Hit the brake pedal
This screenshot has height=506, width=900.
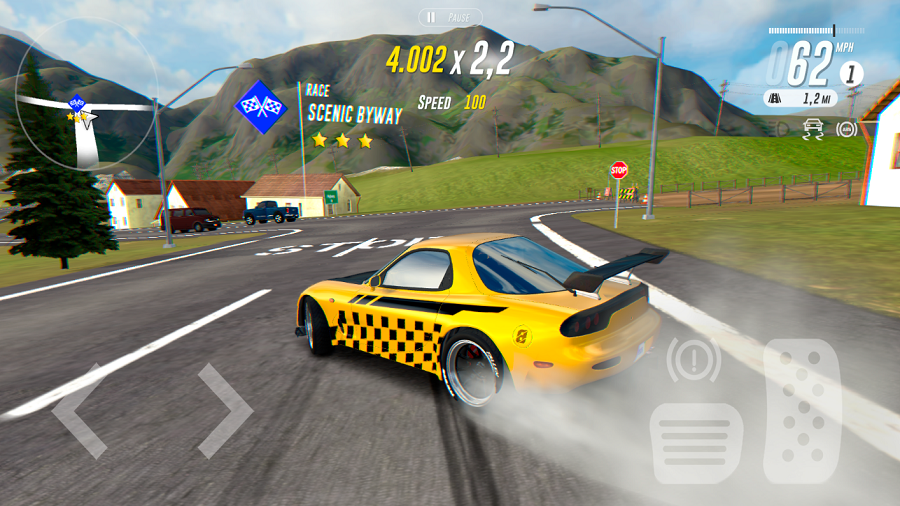point(696,442)
